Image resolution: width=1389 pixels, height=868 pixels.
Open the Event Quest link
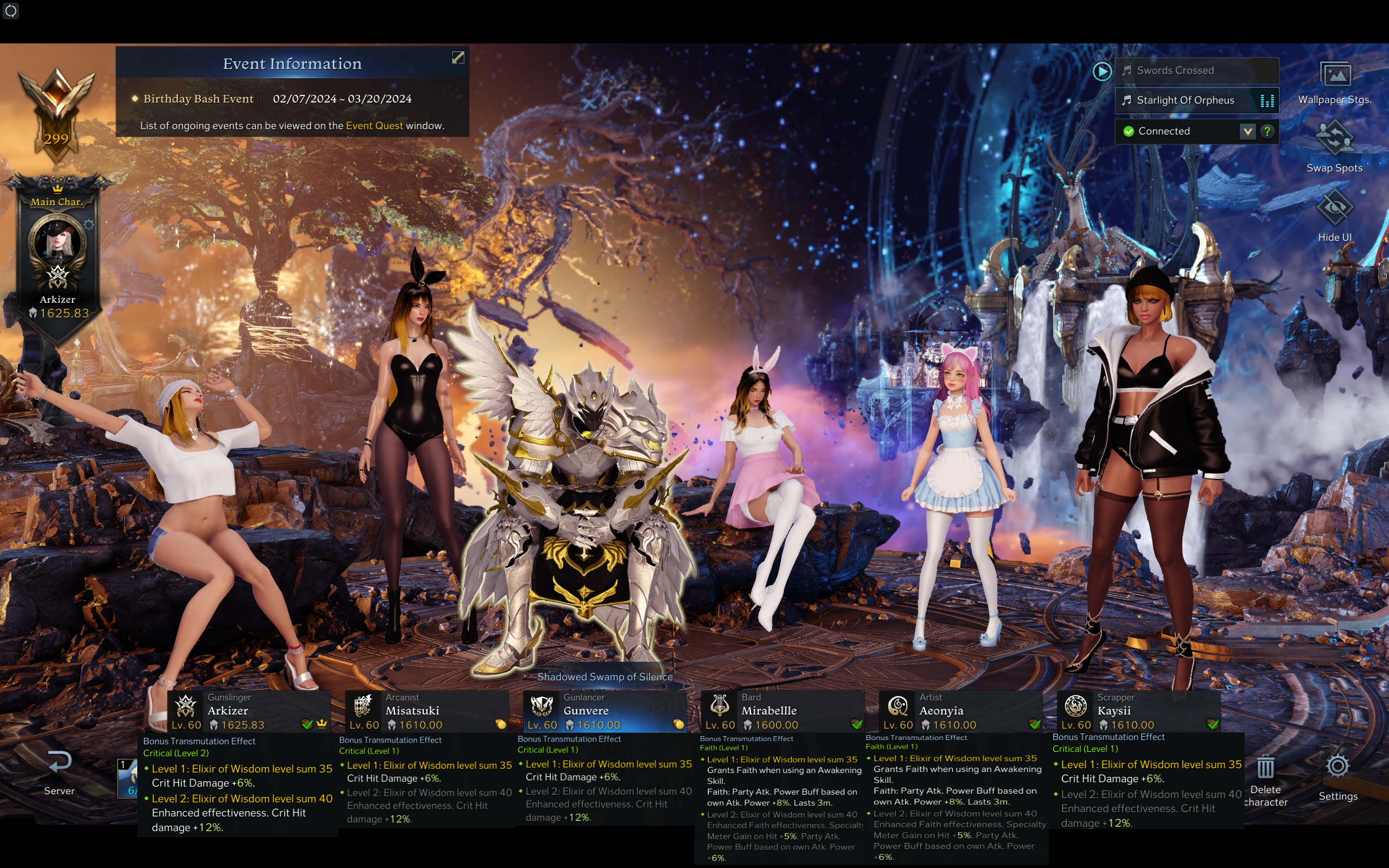point(374,126)
